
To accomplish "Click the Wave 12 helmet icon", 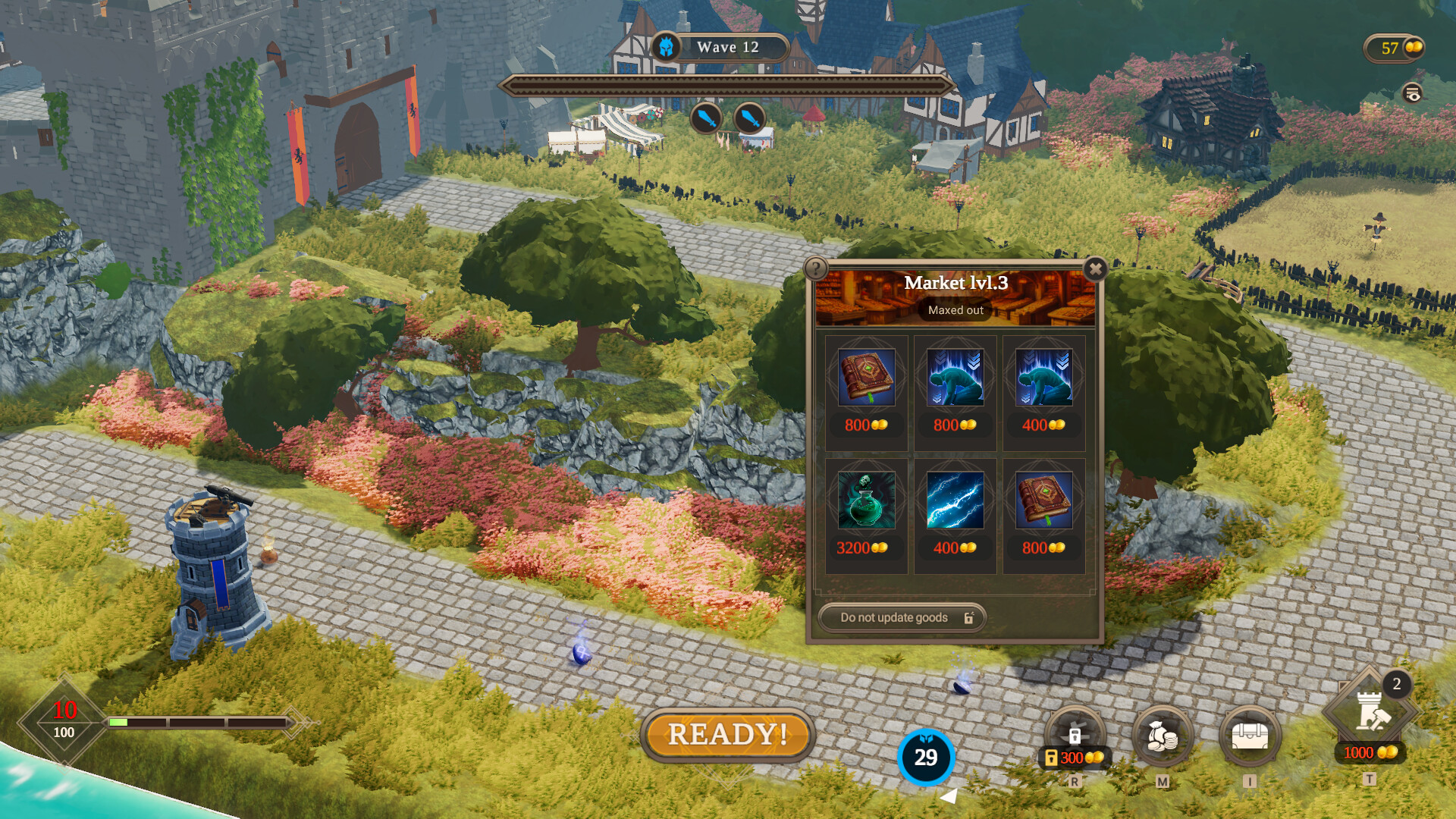I will click(x=666, y=48).
